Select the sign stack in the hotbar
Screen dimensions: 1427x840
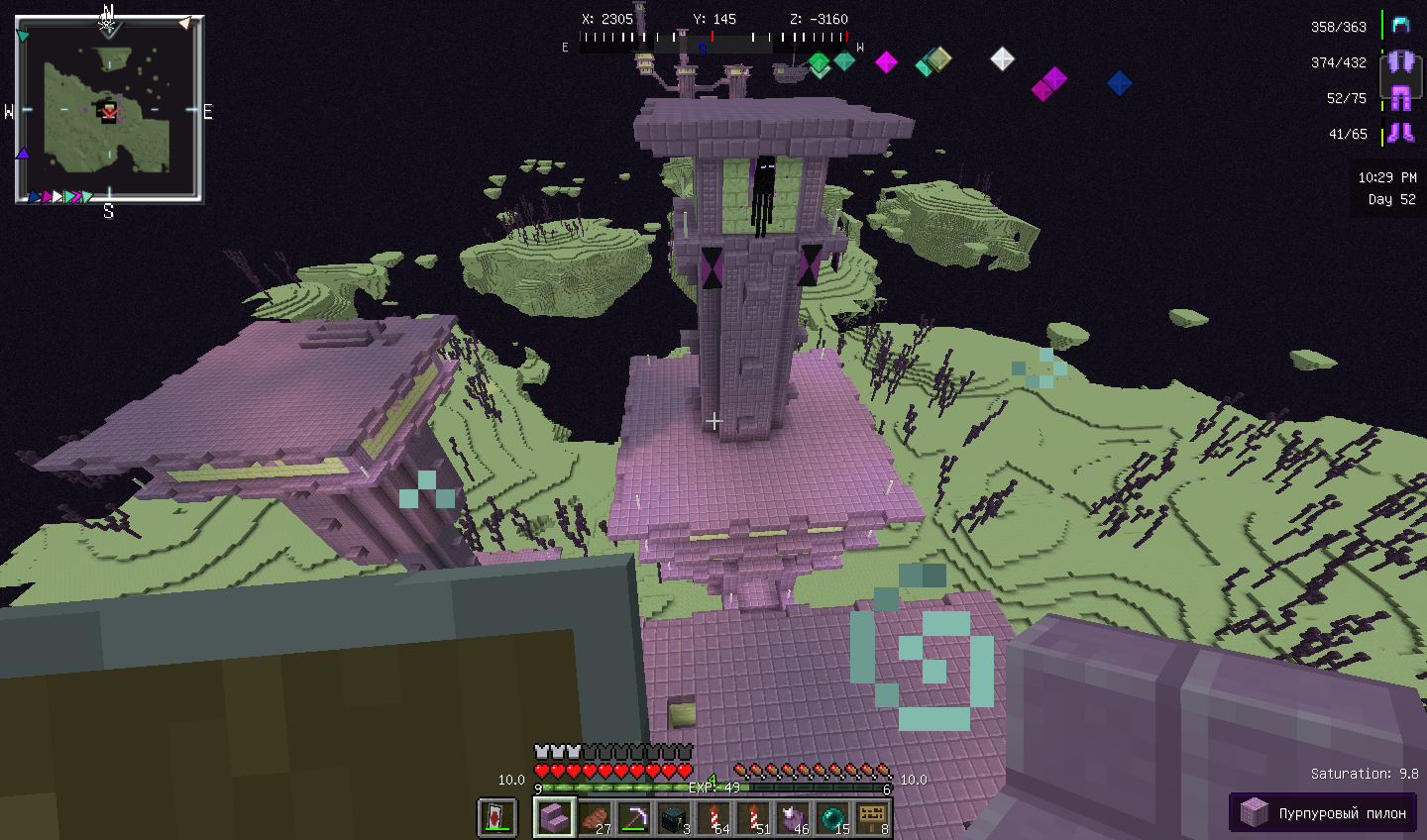click(x=872, y=818)
